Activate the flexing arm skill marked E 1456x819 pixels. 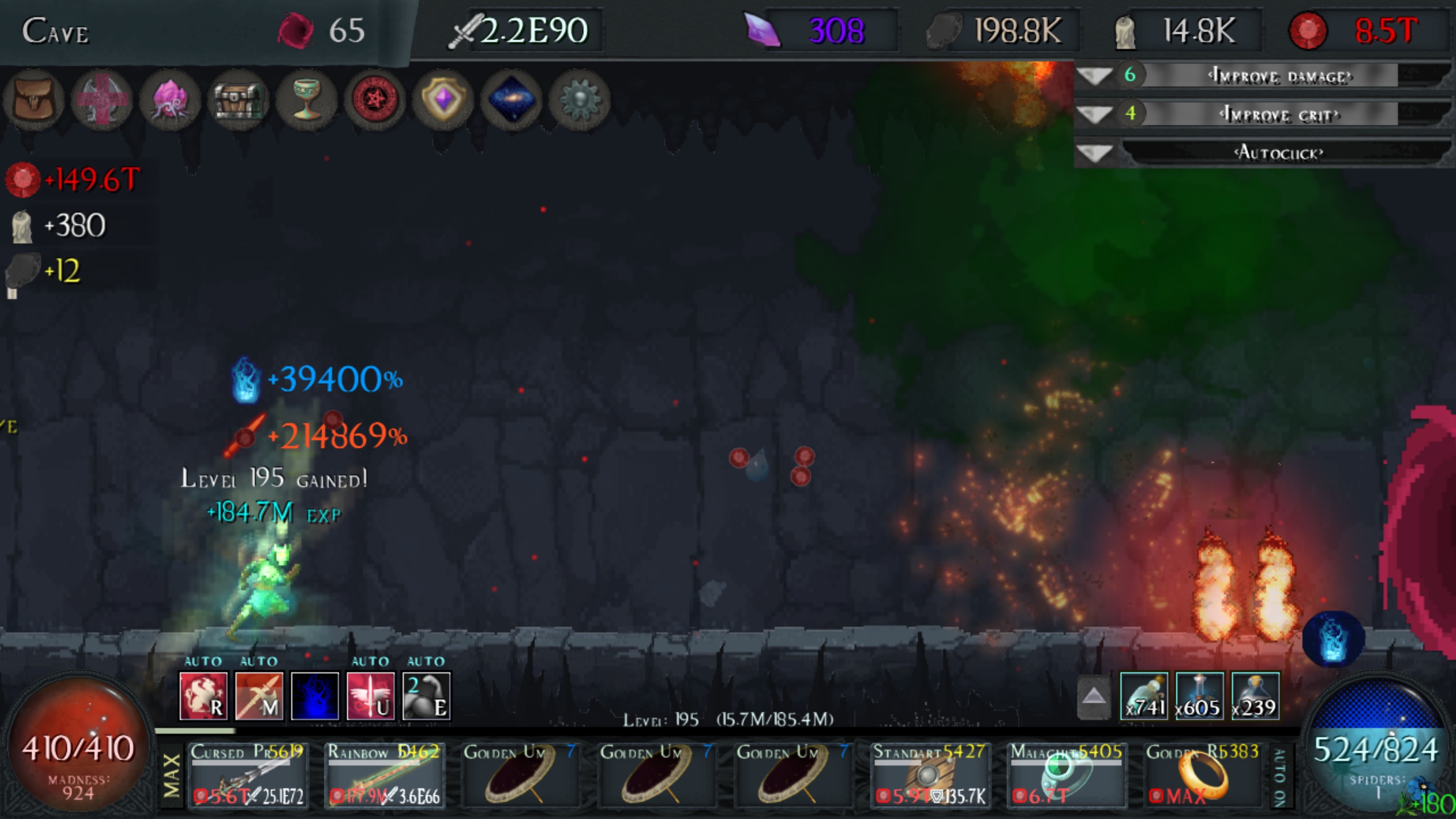pos(426,696)
